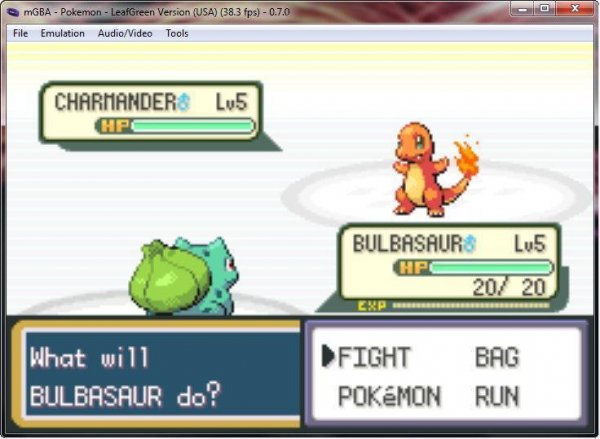The image size is (600, 439).
Task: Select FIGHT in the battle menu
Action: click(x=375, y=358)
